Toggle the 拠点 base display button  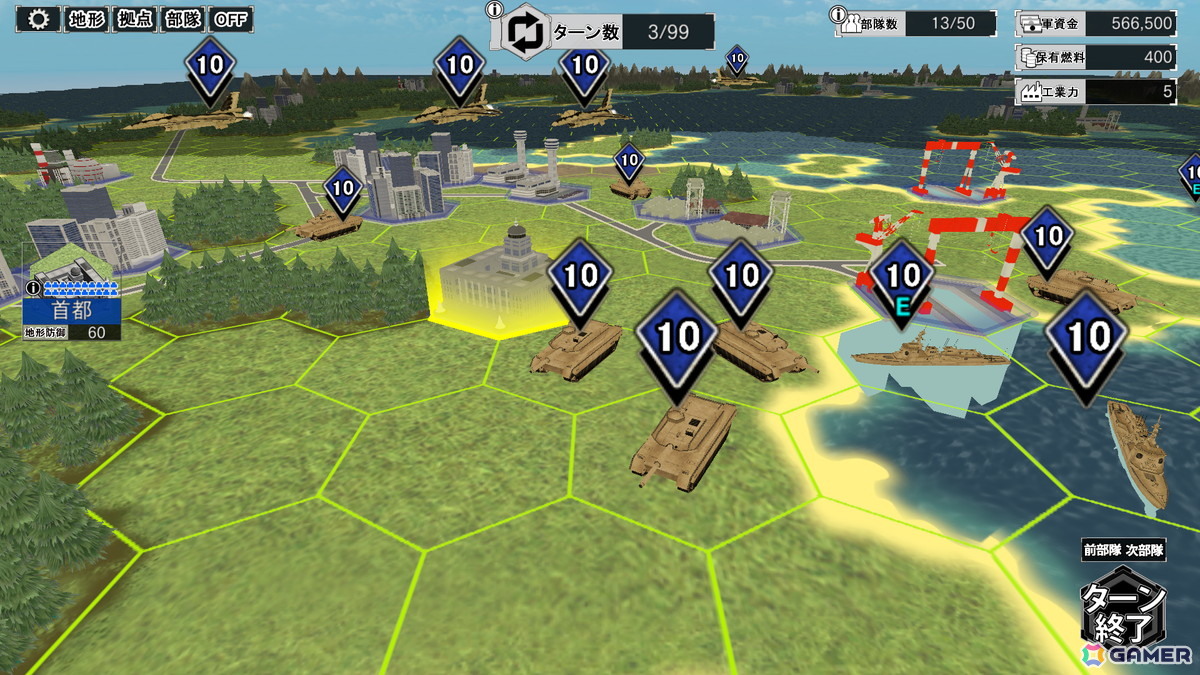click(136, 19)
